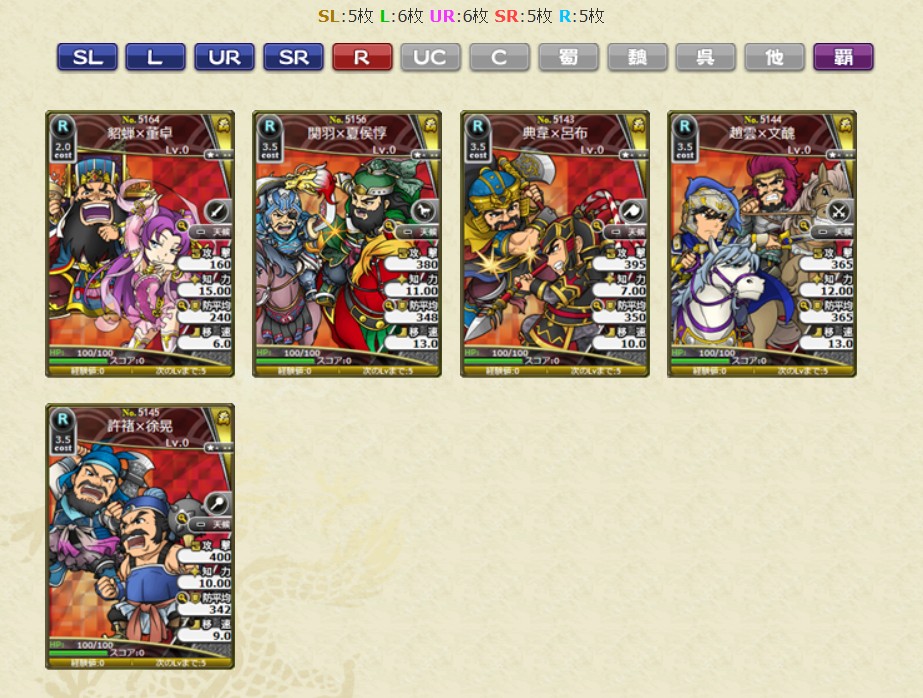Show cards in the 他 category

click(774, 57)
